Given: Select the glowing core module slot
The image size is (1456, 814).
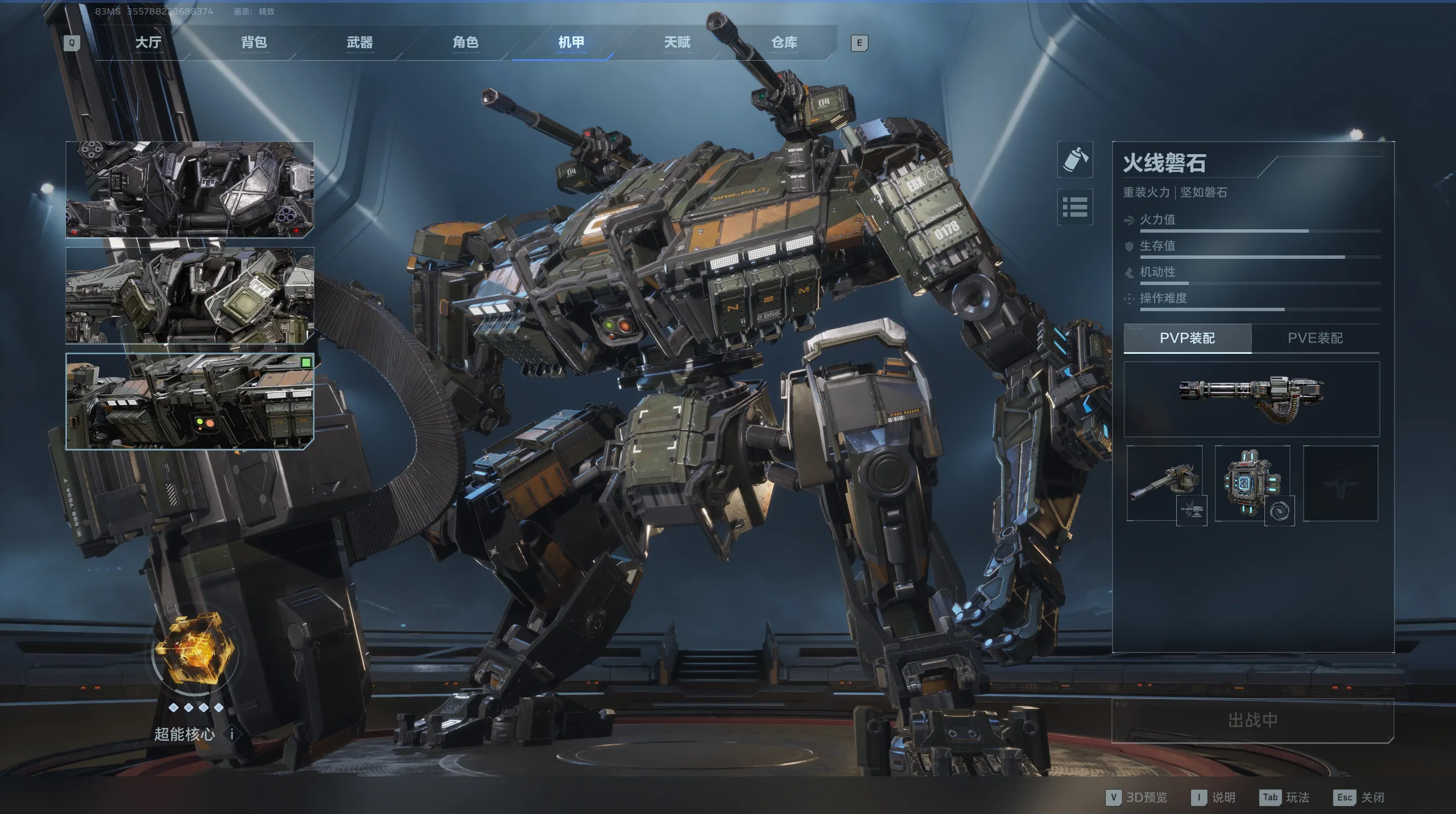Looking at the screenshot, I should tap(1252, 484).
